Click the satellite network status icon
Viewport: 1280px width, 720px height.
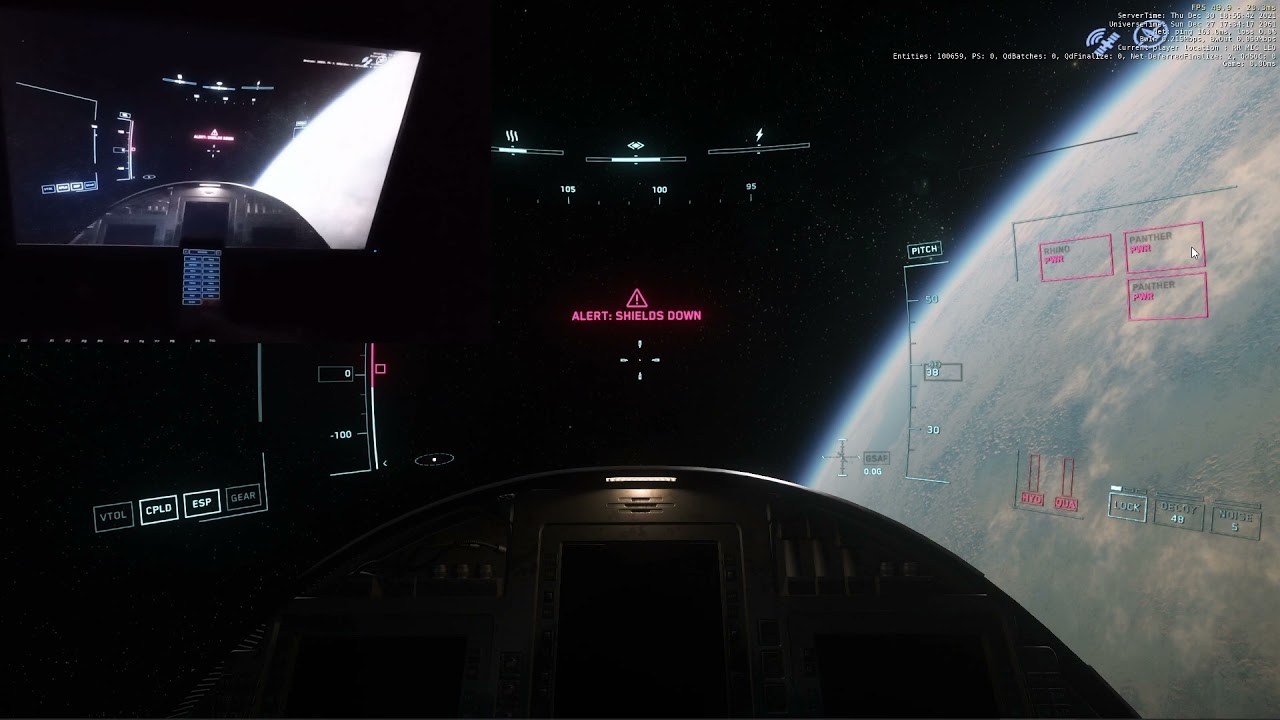(1104, 41)
